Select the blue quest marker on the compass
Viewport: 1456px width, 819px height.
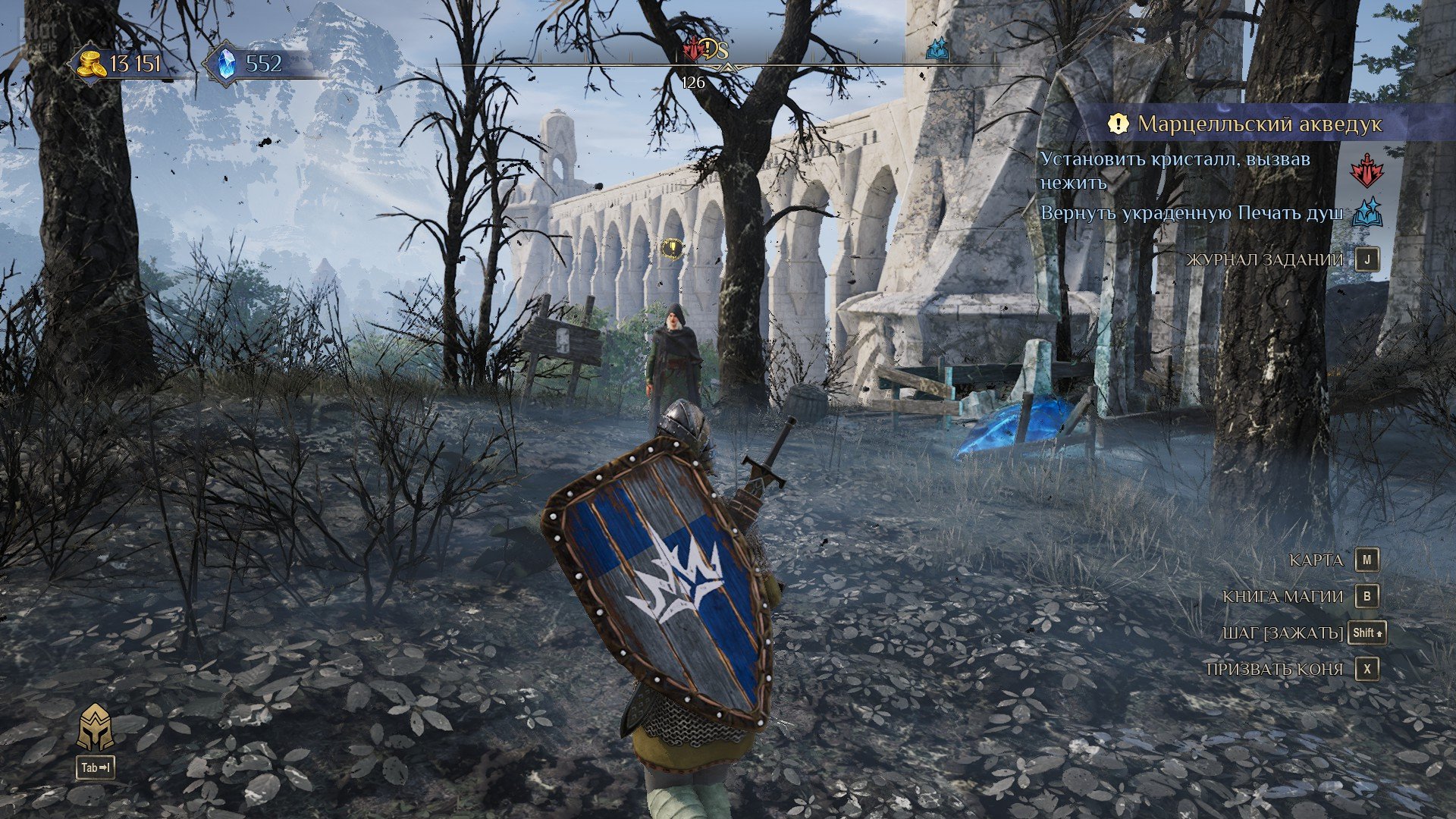pos(938,50)
